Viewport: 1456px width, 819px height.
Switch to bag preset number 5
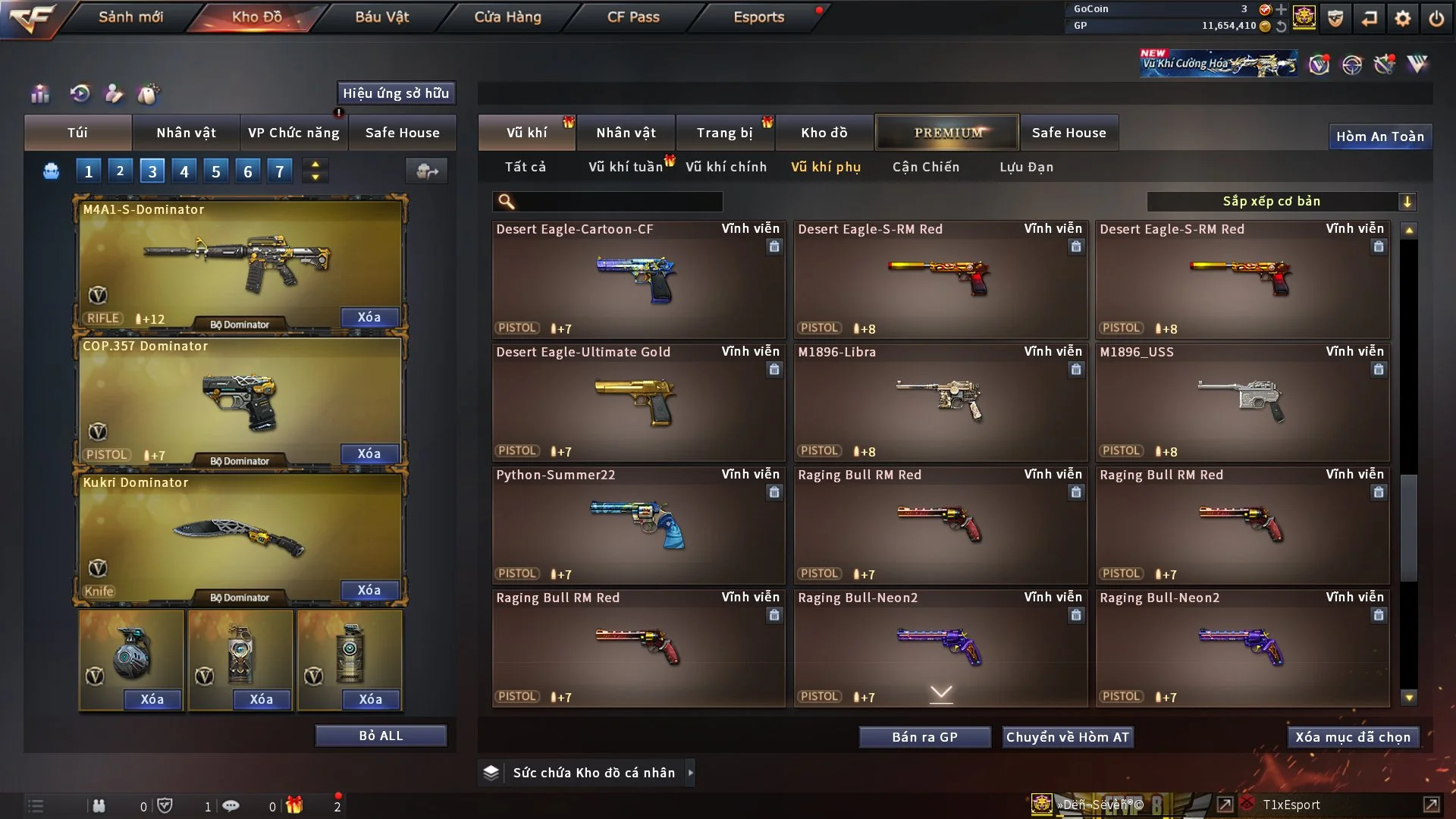coord(216,171)
